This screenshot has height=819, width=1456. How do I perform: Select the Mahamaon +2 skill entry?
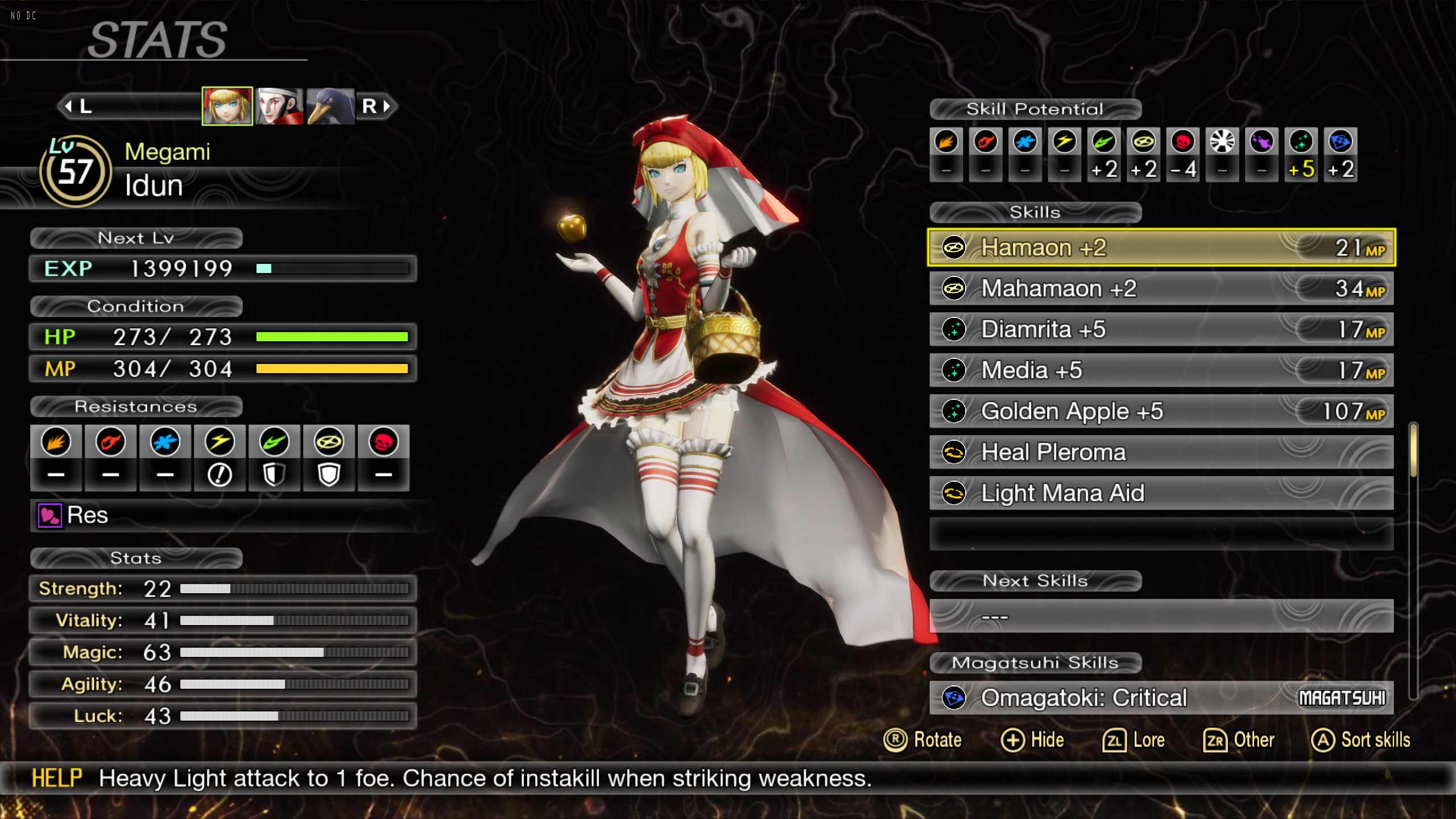(x=1160, y=288)
